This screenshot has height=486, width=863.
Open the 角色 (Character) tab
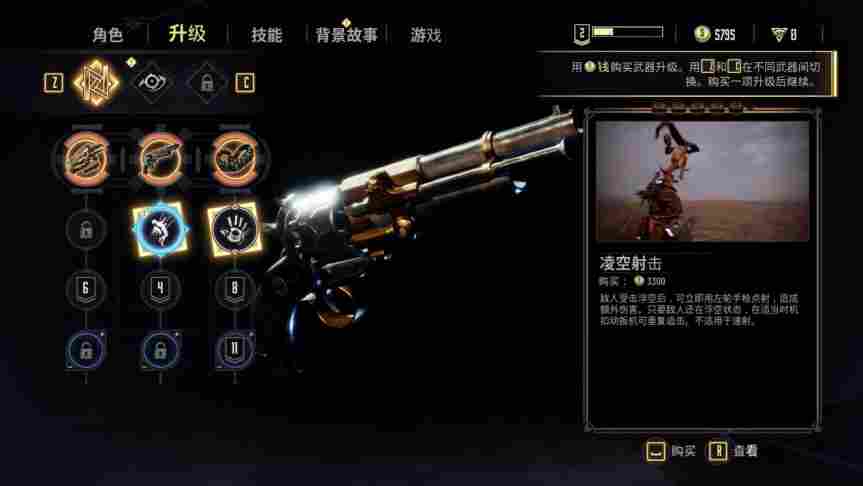(x=108, y=35)
